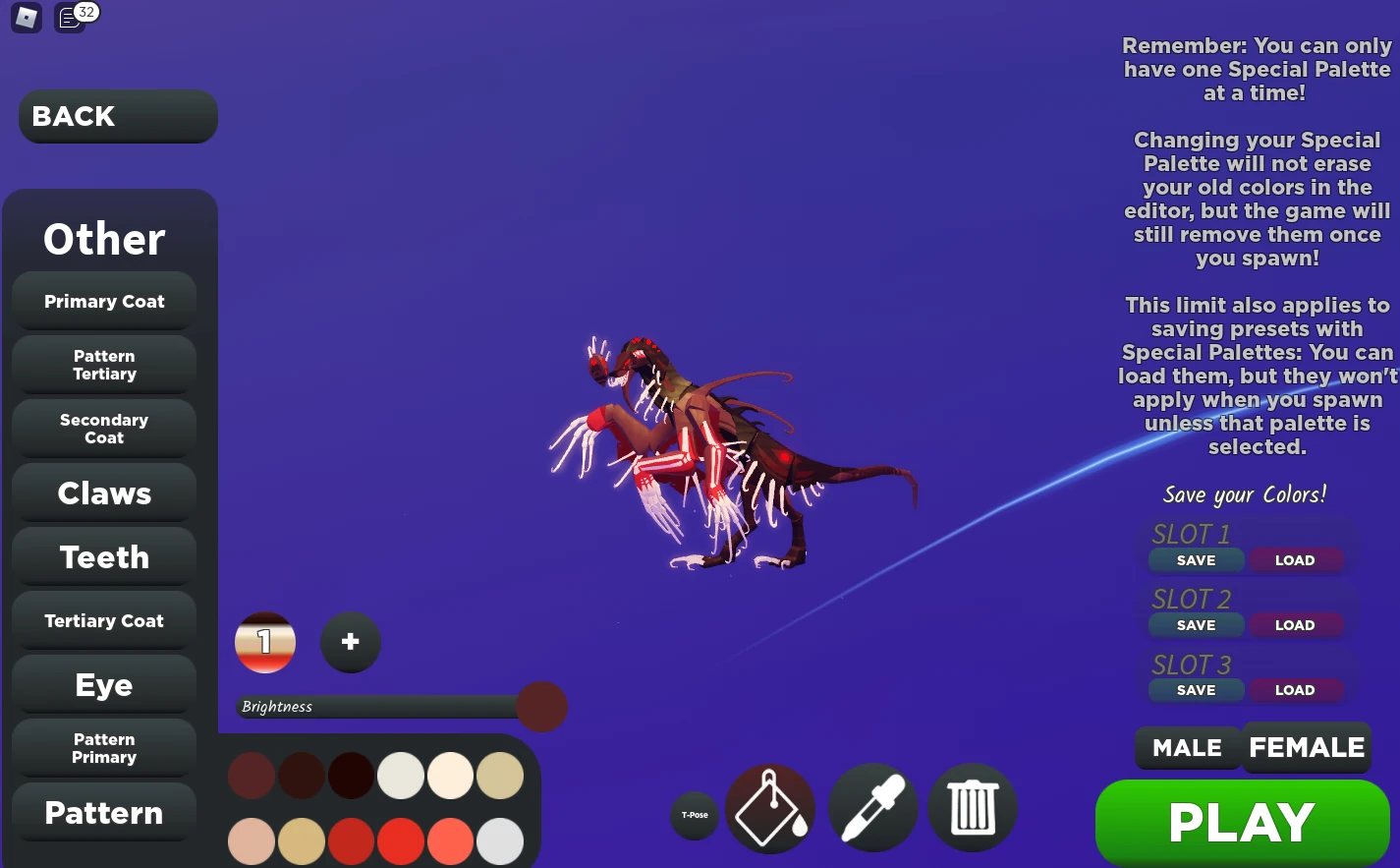Switch the creature to MALE
1400x868 pixels.
click(x=1188, y=747)
